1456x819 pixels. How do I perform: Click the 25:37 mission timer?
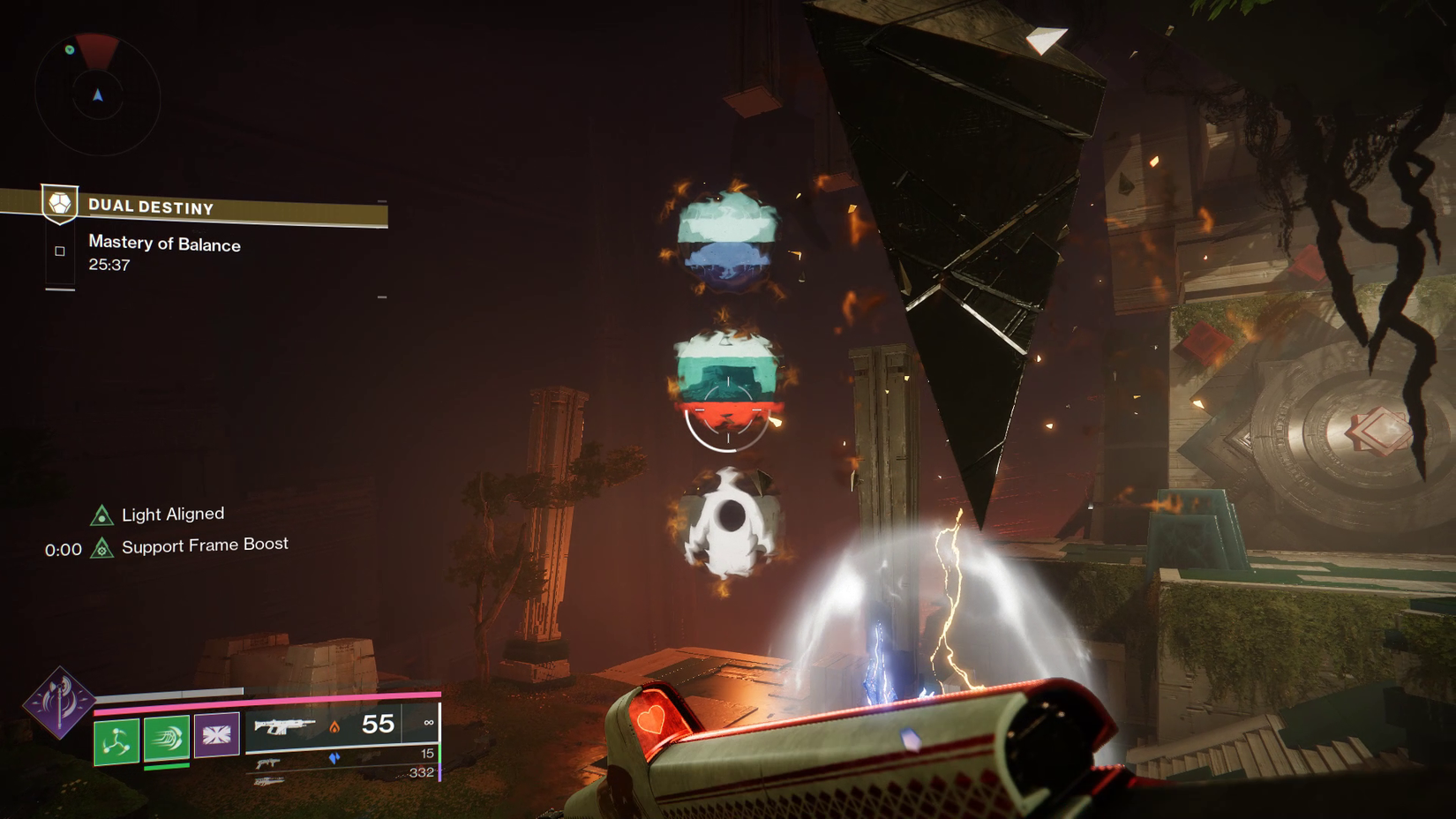[109, 264]
